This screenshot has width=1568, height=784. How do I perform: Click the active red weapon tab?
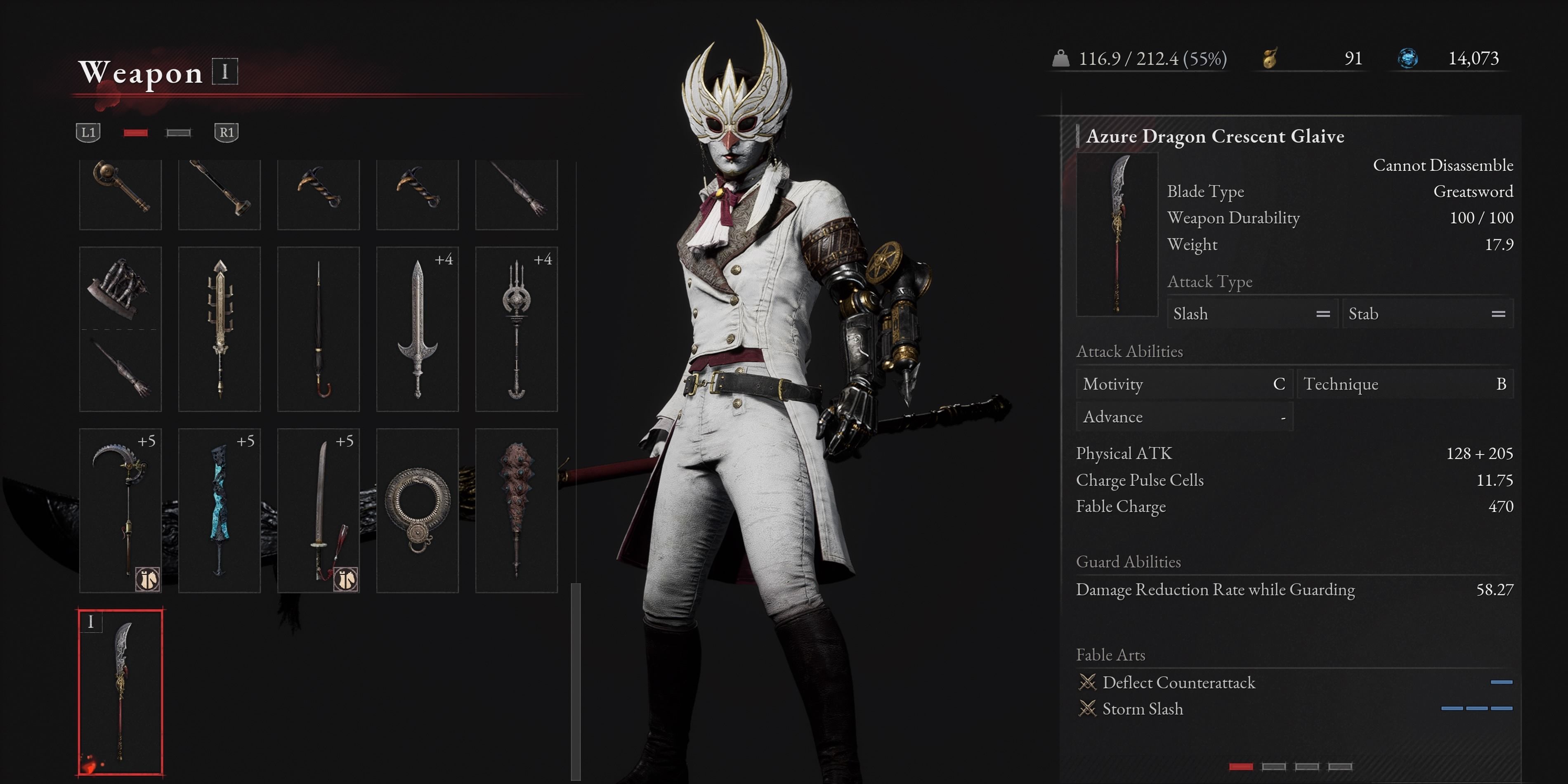point(135,133)
